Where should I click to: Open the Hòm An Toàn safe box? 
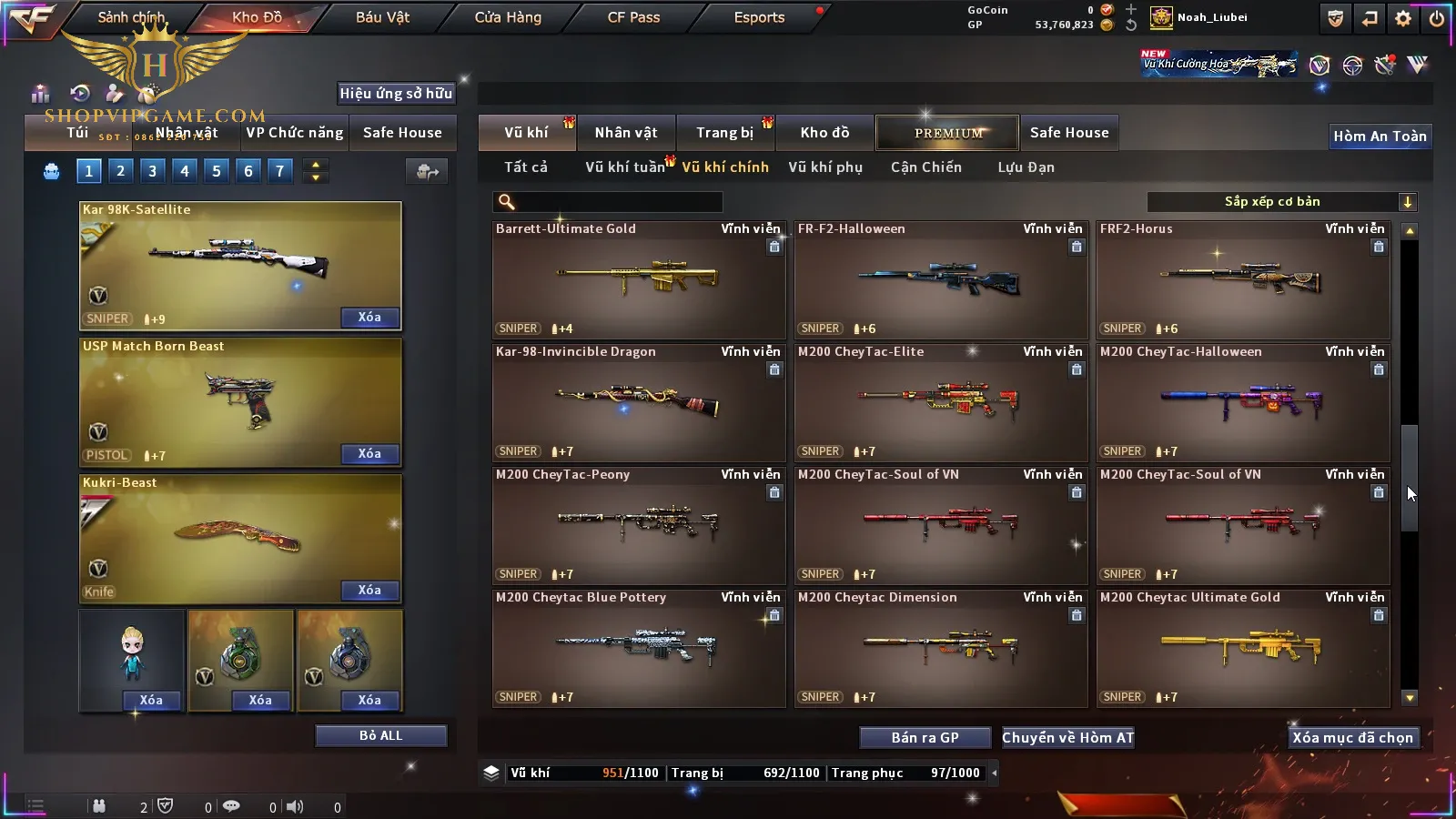1380,136
